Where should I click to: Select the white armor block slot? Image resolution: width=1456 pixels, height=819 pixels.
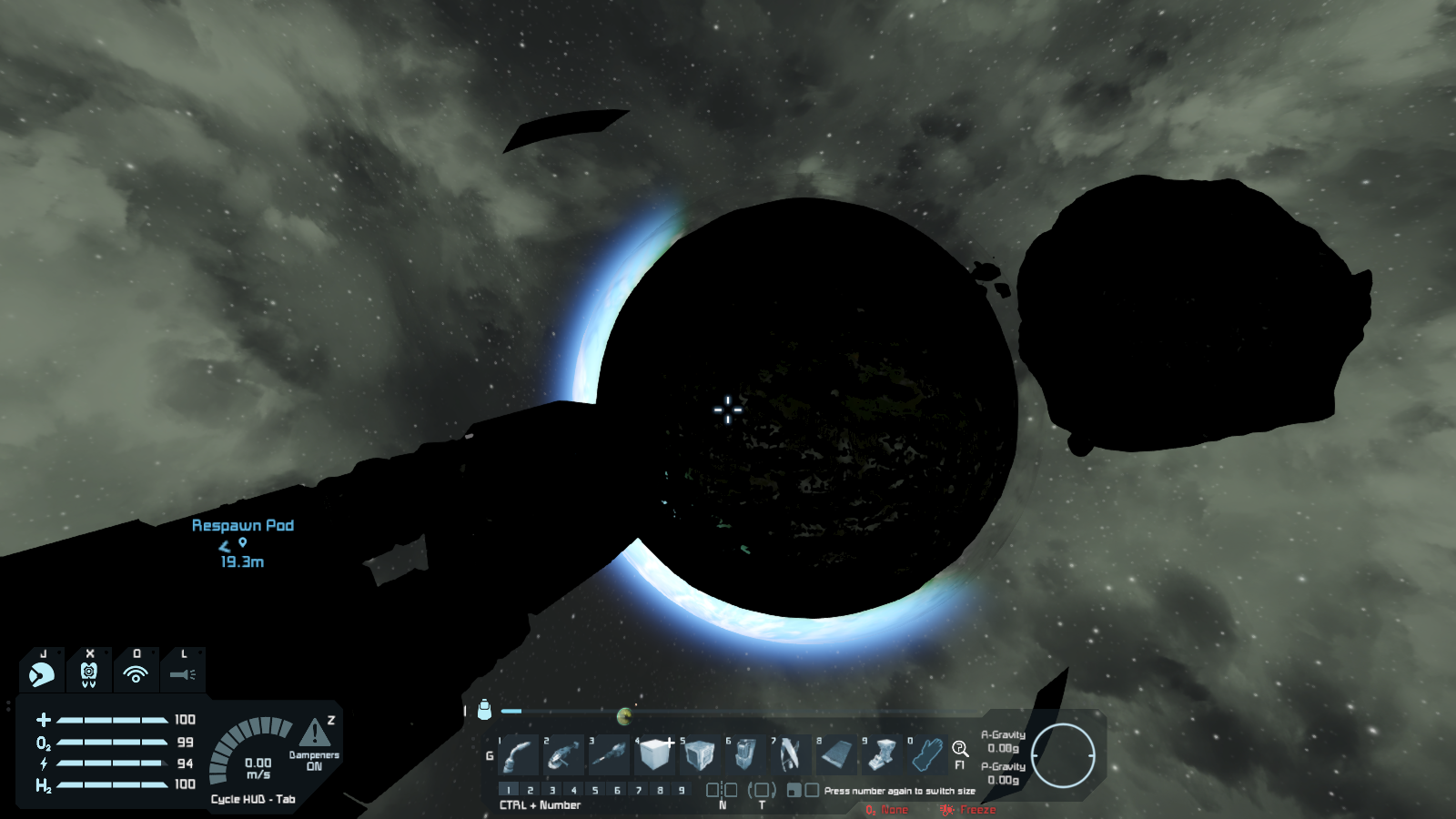(655, 755)
